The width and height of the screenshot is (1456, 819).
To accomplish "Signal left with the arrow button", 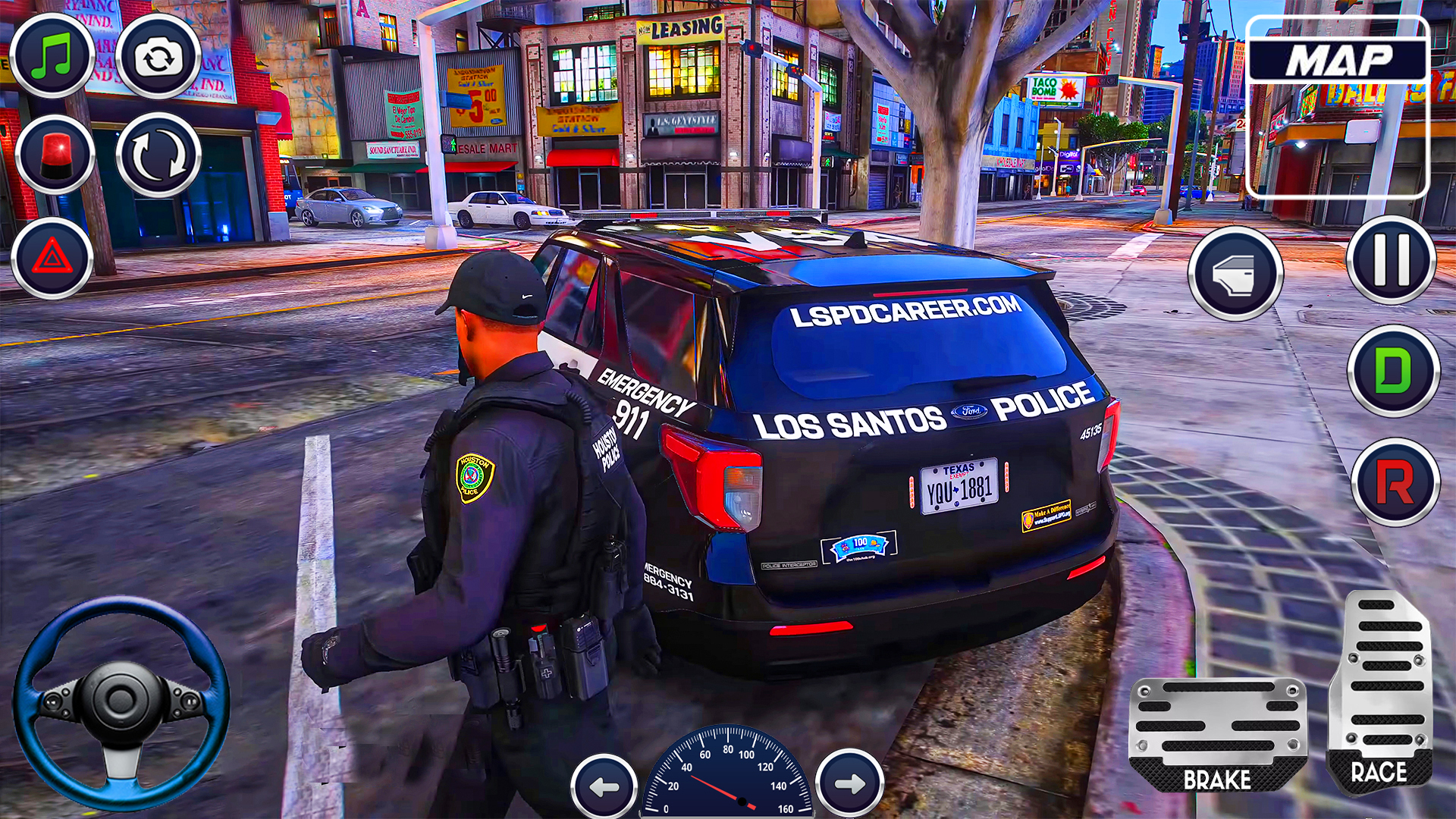I will click(604, 786).
